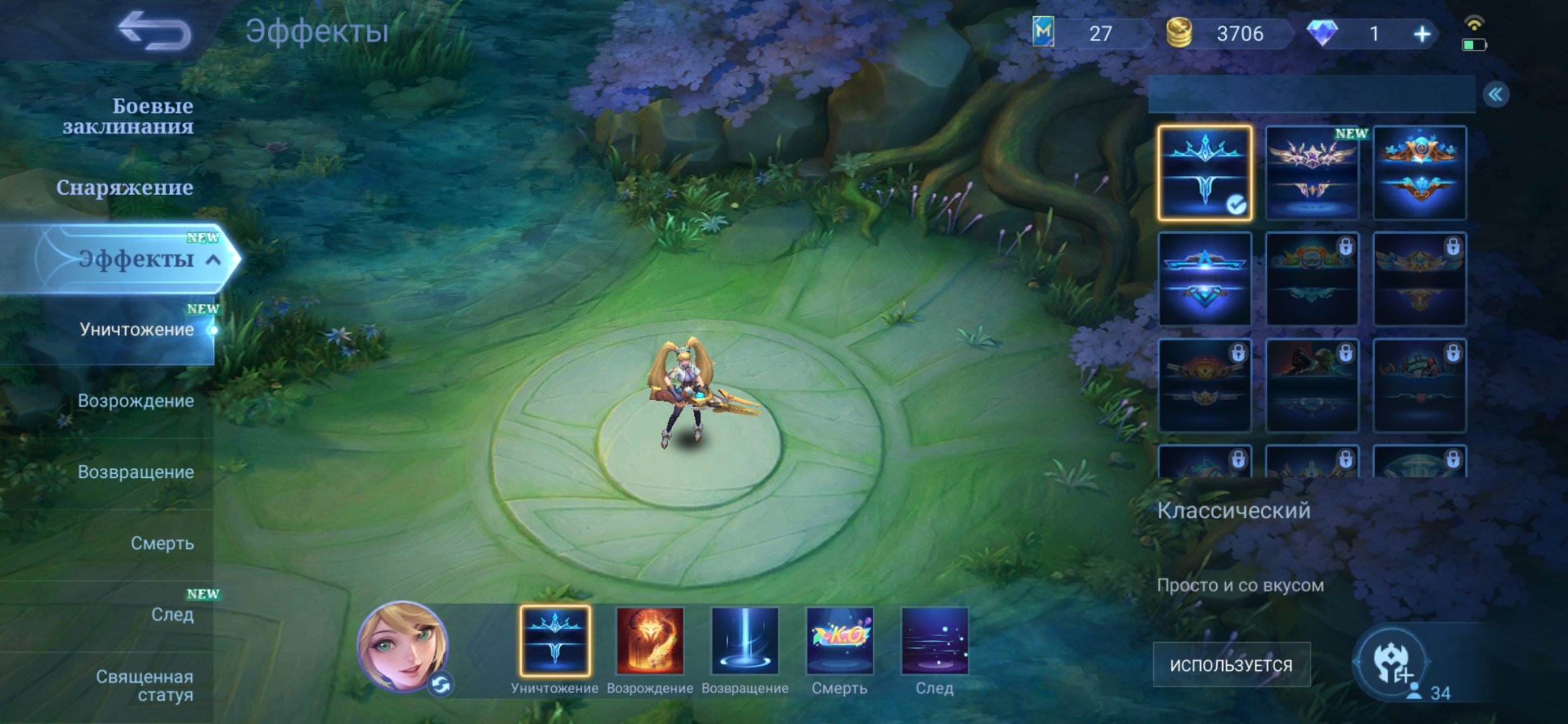1568x724 pixels.
Task: Choose the K.O. Смерть effect thumbnail
Action: point(840,641)
